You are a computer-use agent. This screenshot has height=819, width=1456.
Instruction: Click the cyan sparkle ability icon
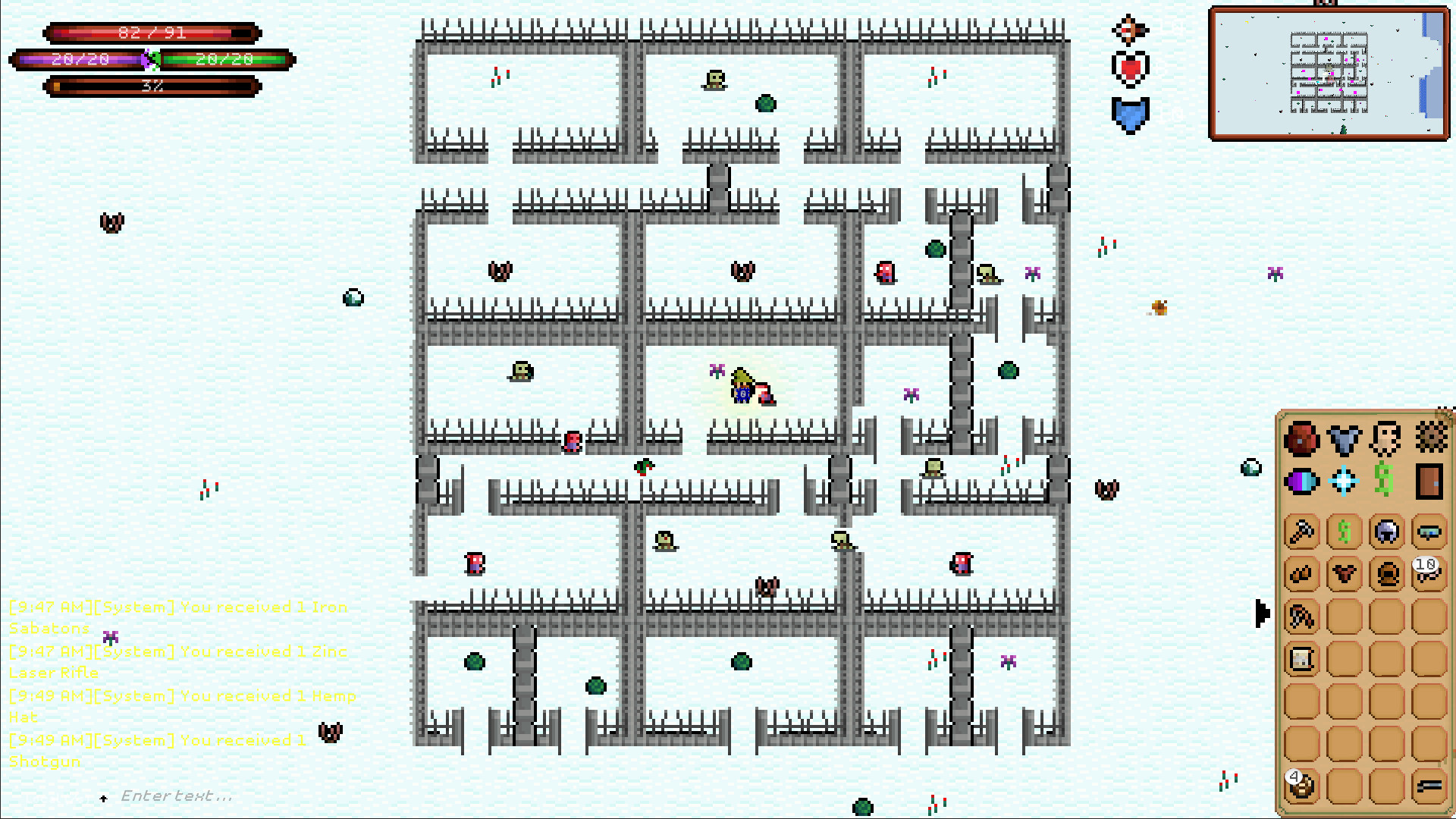(x=1342, y=479)
